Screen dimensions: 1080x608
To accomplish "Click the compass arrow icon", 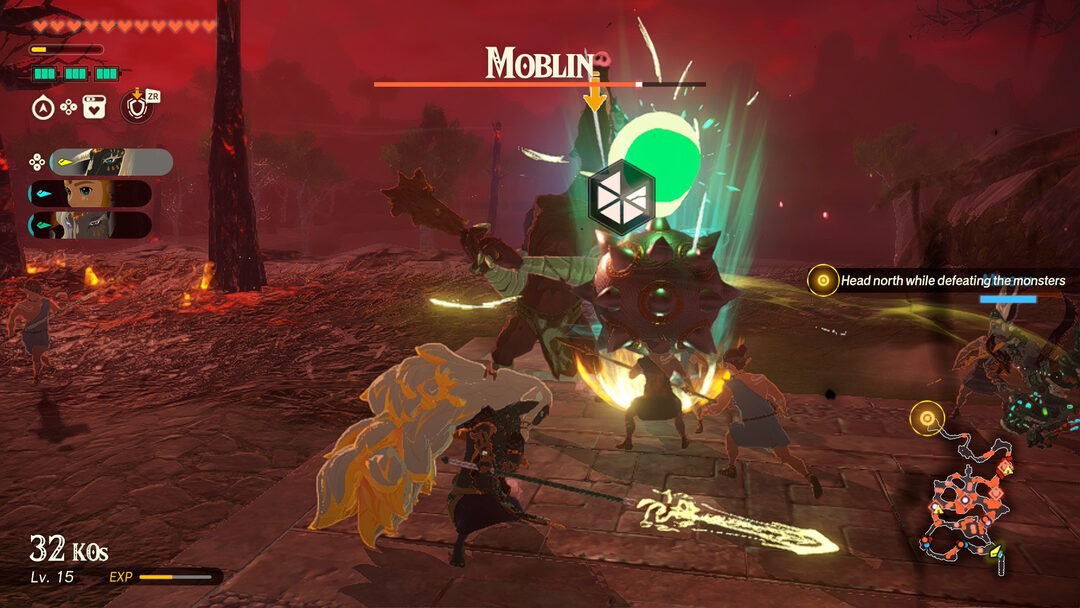I will pyautogui.click(x=43, y=108).
